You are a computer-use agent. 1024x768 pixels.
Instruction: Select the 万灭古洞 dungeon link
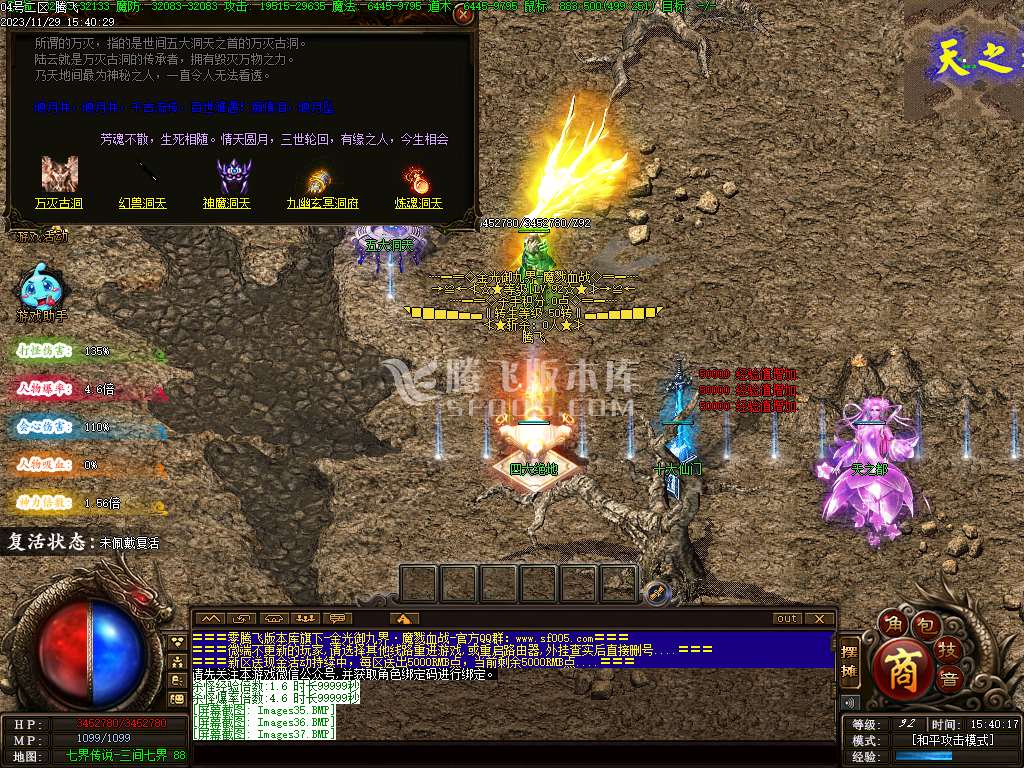point(59,203)
